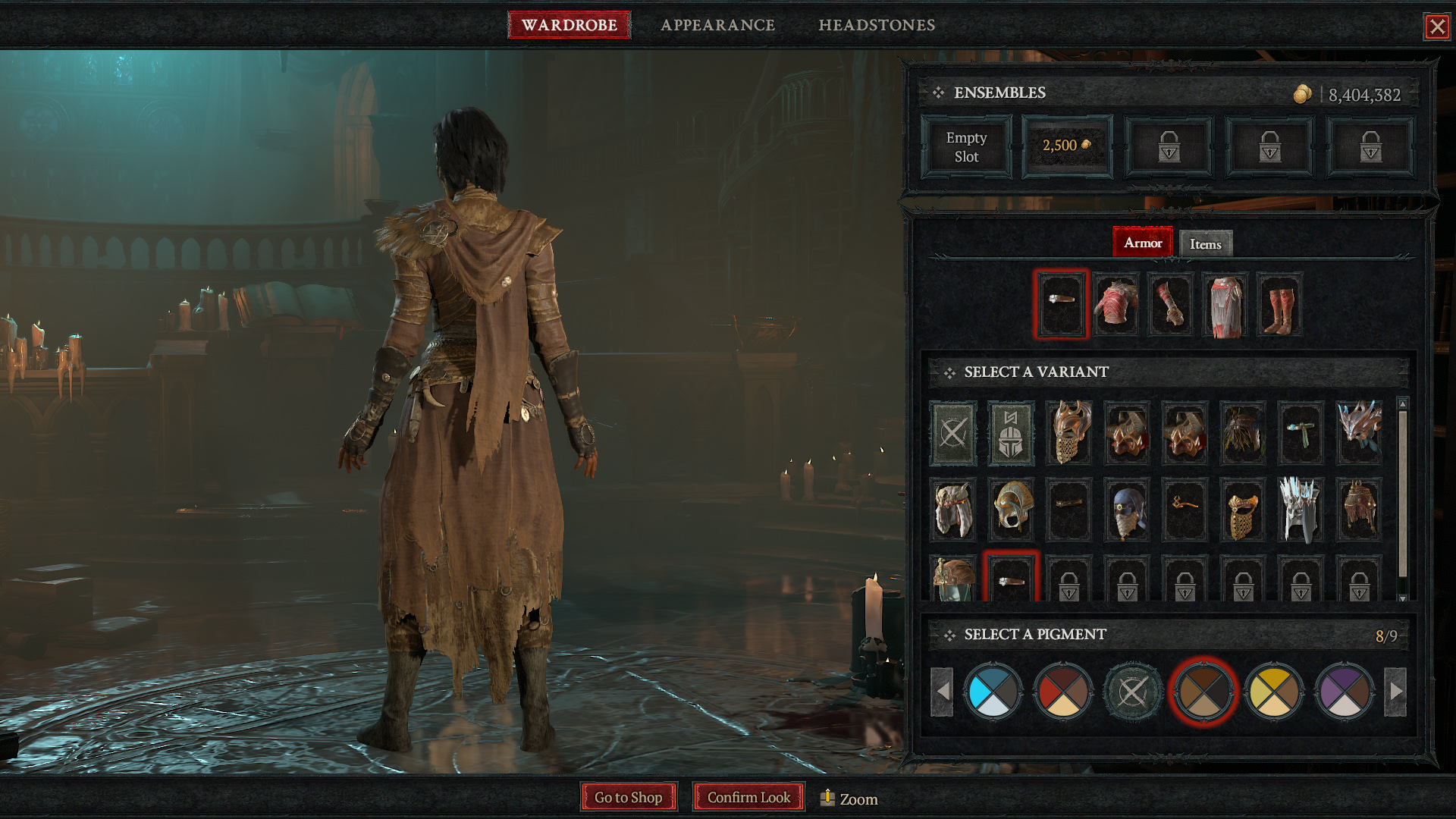The image size is (1456, 819).
Task: Select the pants armor slot
Action: (1225, 305)
